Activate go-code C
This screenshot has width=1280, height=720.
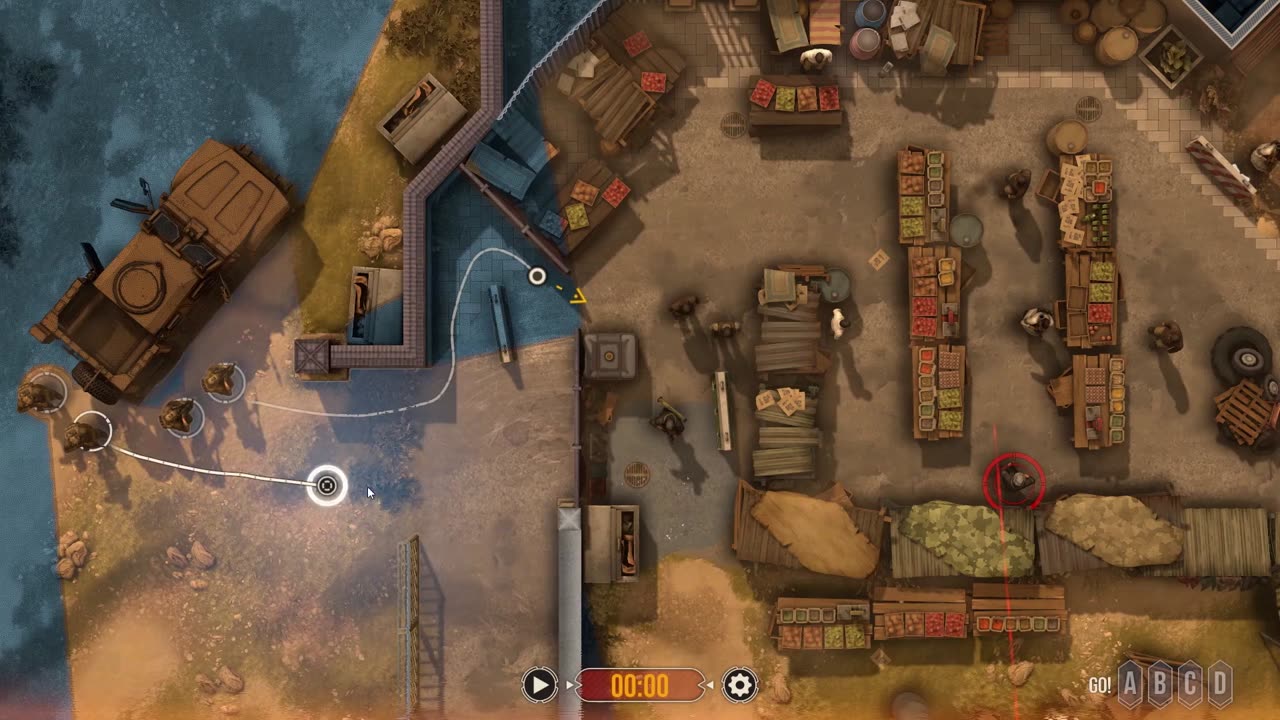[x=1190, y=685]
